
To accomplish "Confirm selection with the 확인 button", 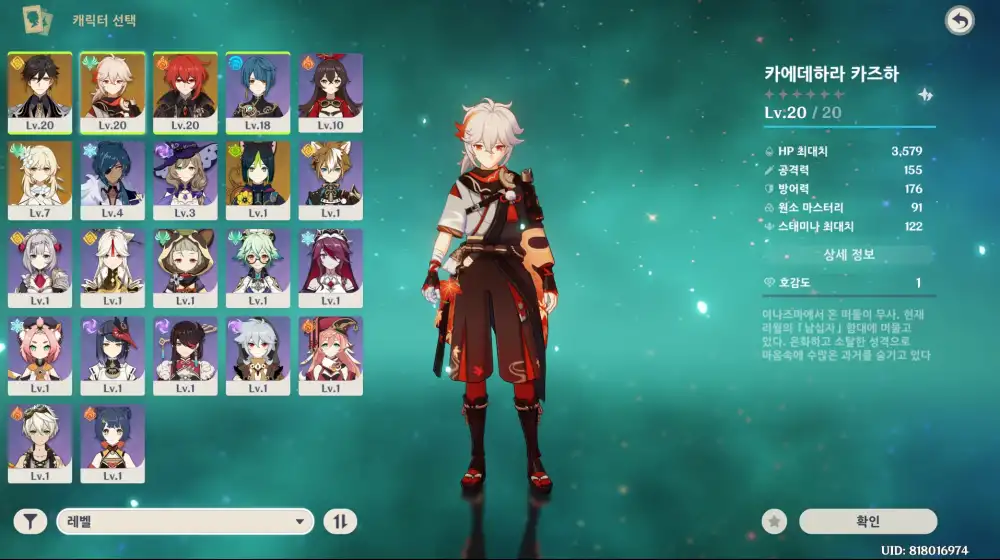I will pyautogui.click(x=868, y=521).
